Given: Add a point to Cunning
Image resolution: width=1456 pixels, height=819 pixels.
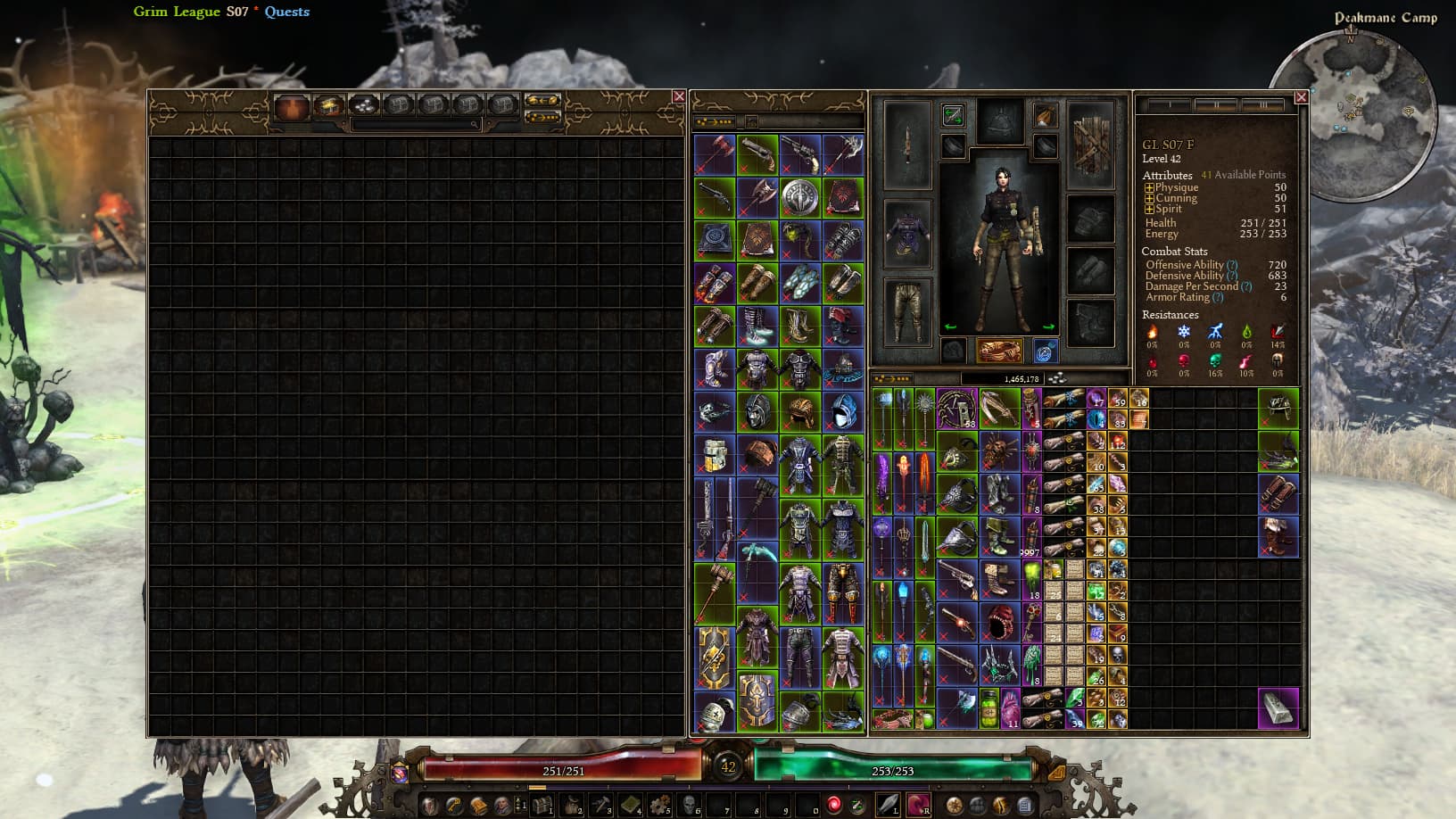Looking at the screenshot, I should click(1149, 199).
